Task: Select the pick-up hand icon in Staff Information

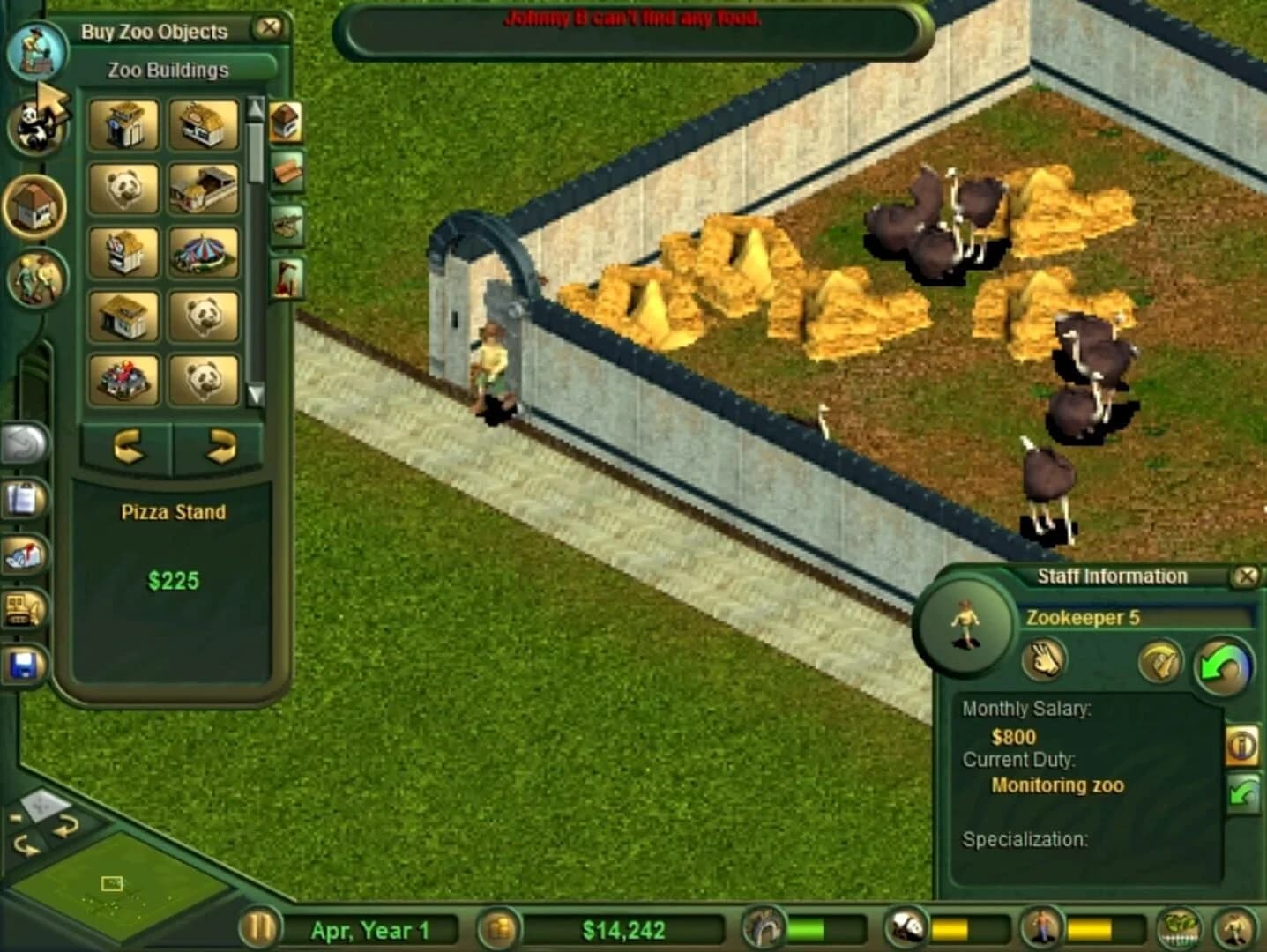Action: point(1046,662)
